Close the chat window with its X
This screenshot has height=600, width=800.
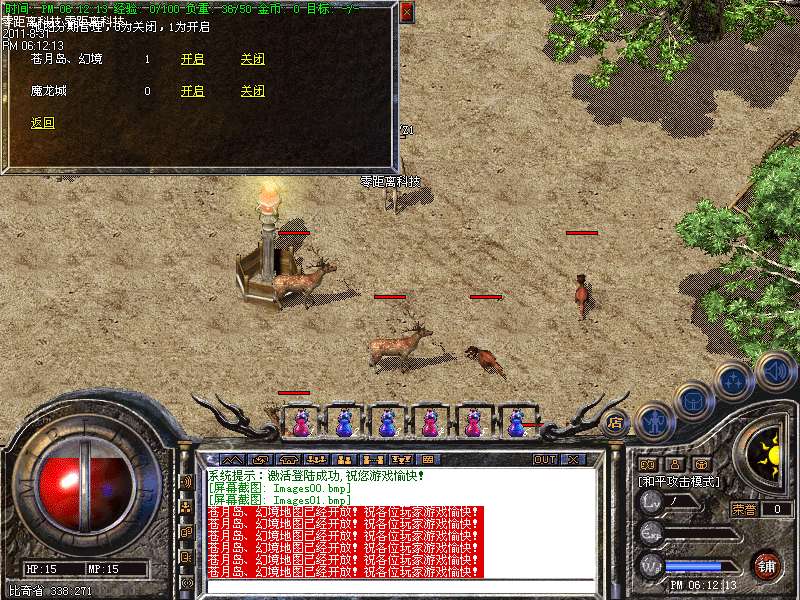(x=573, y=460)
